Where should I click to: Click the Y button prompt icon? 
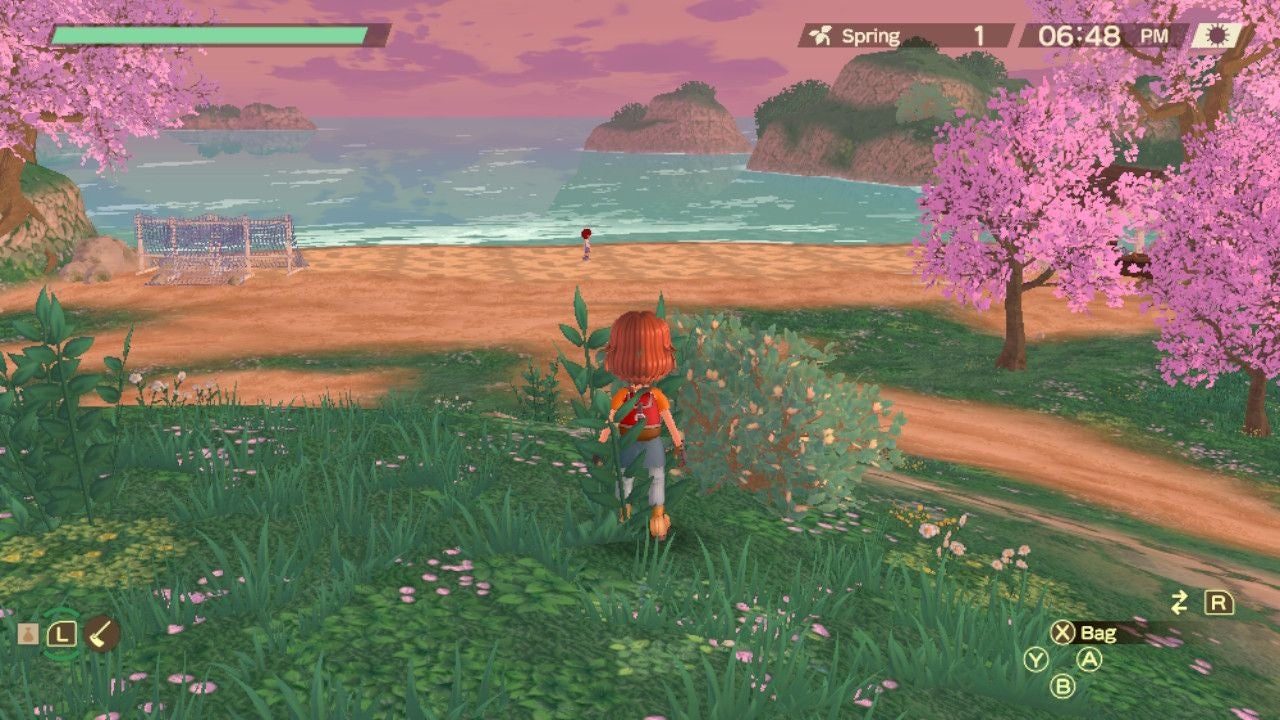coord(1036,659)
